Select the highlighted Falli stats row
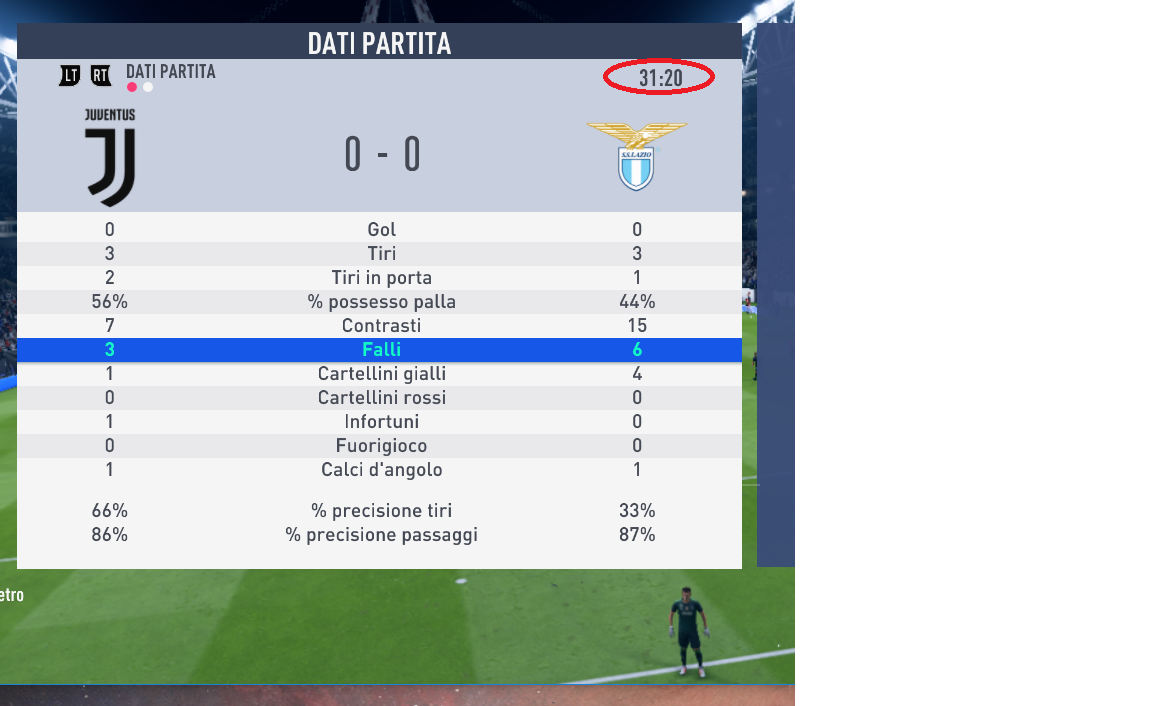Viewport: 1152px width, 706px height. (x=381, y=350)
